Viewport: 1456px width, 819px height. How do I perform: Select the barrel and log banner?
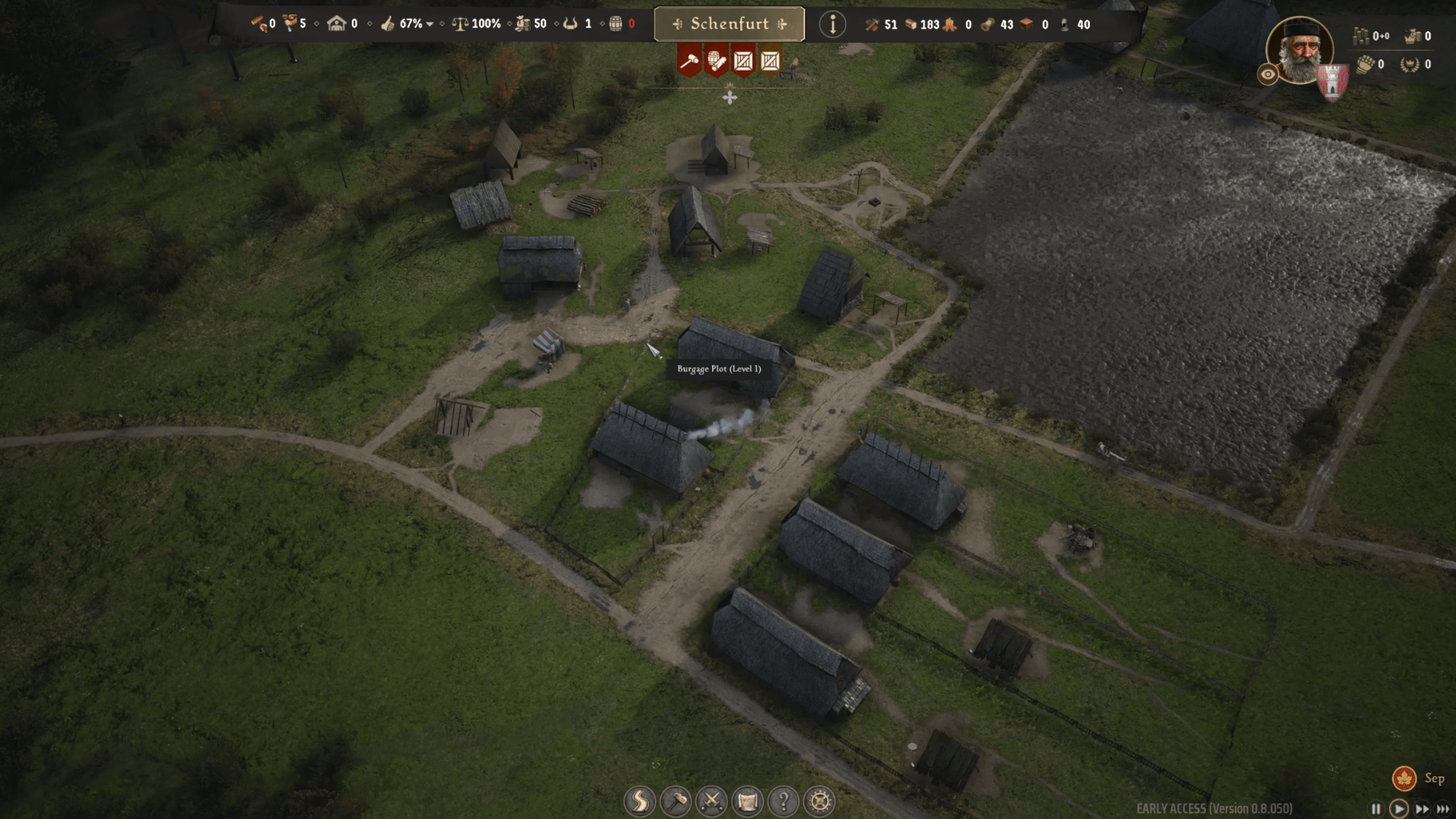716,61
